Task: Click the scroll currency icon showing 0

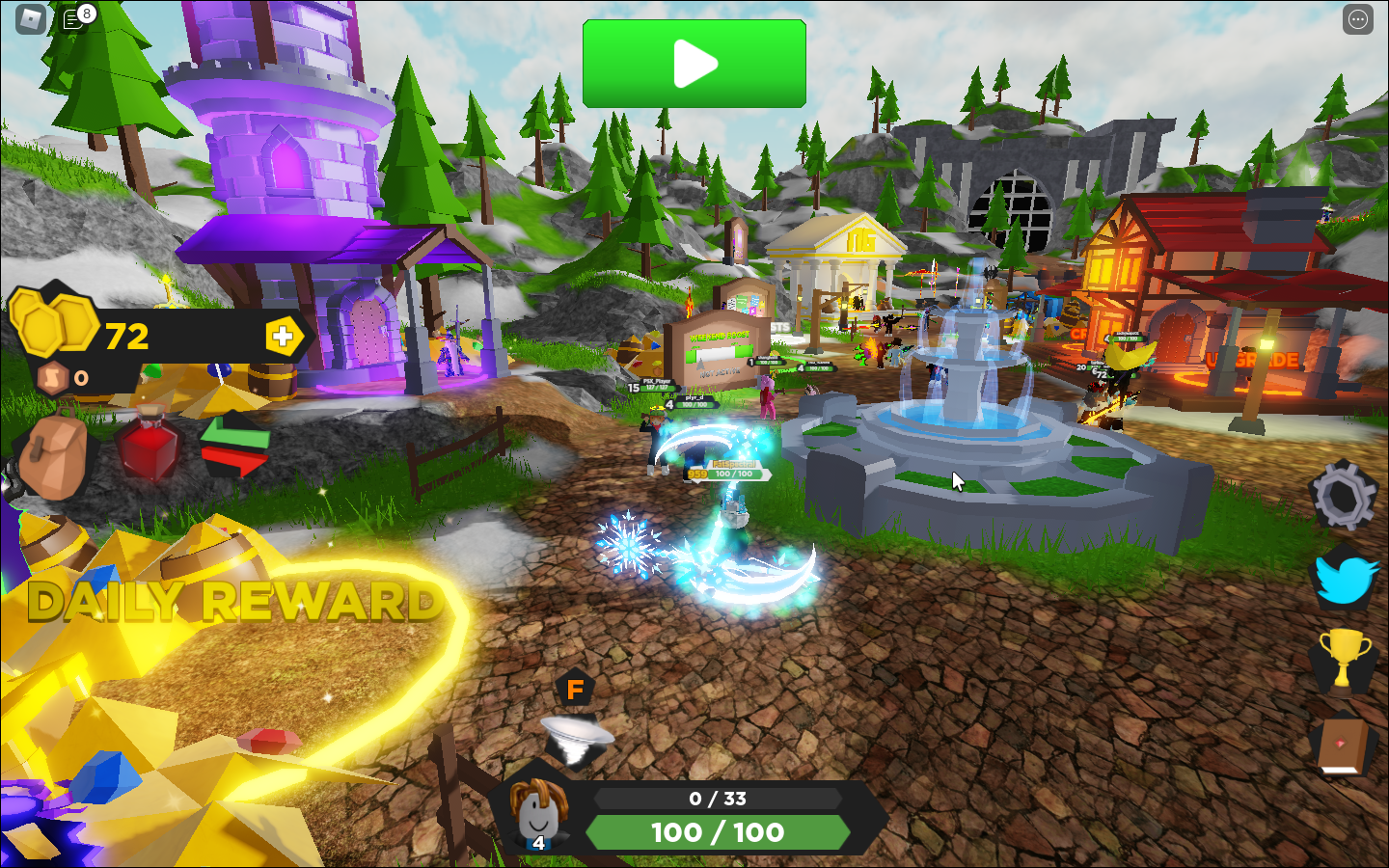Action: pos(53,377)
